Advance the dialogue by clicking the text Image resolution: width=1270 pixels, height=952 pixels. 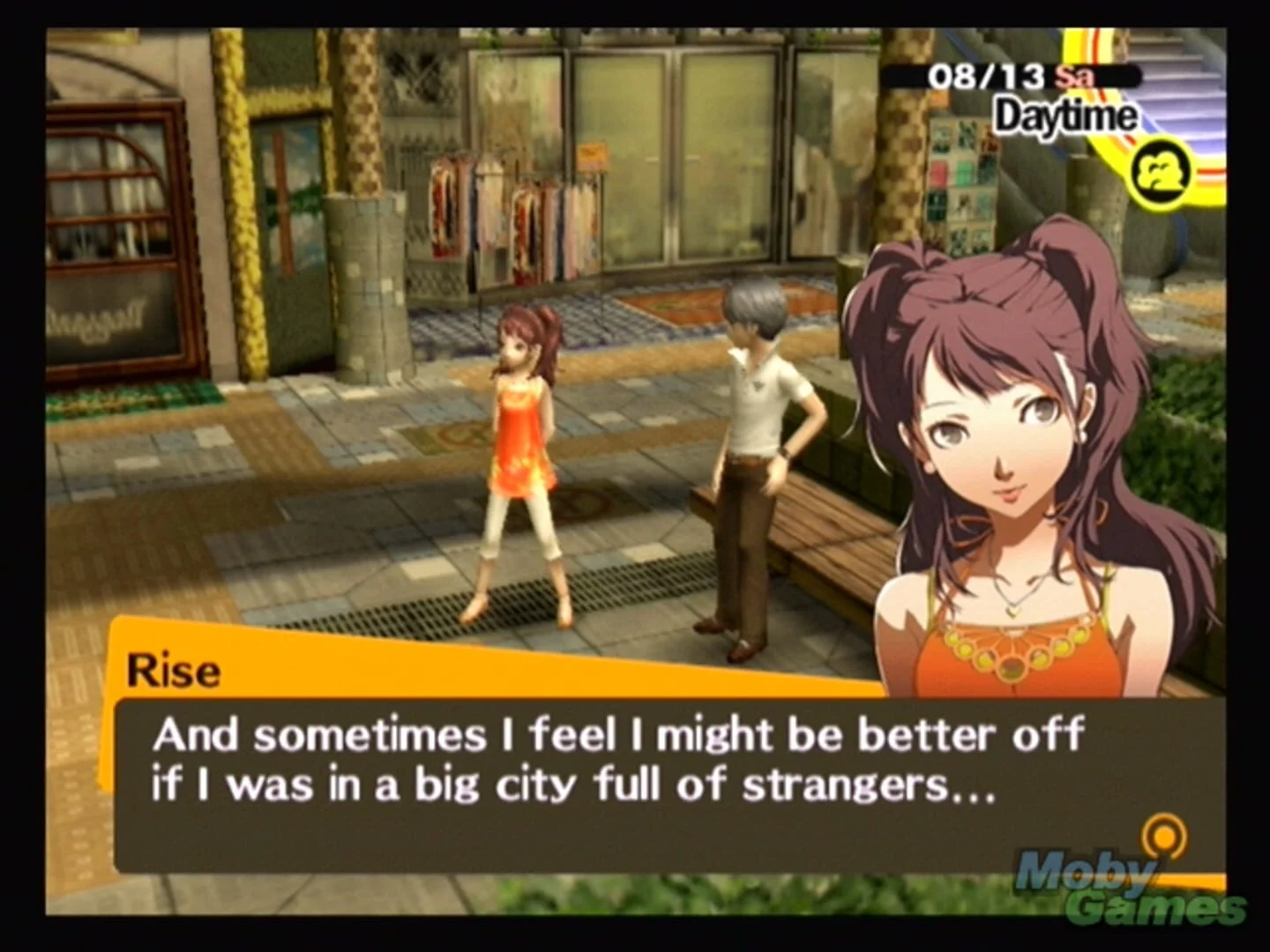617,758
